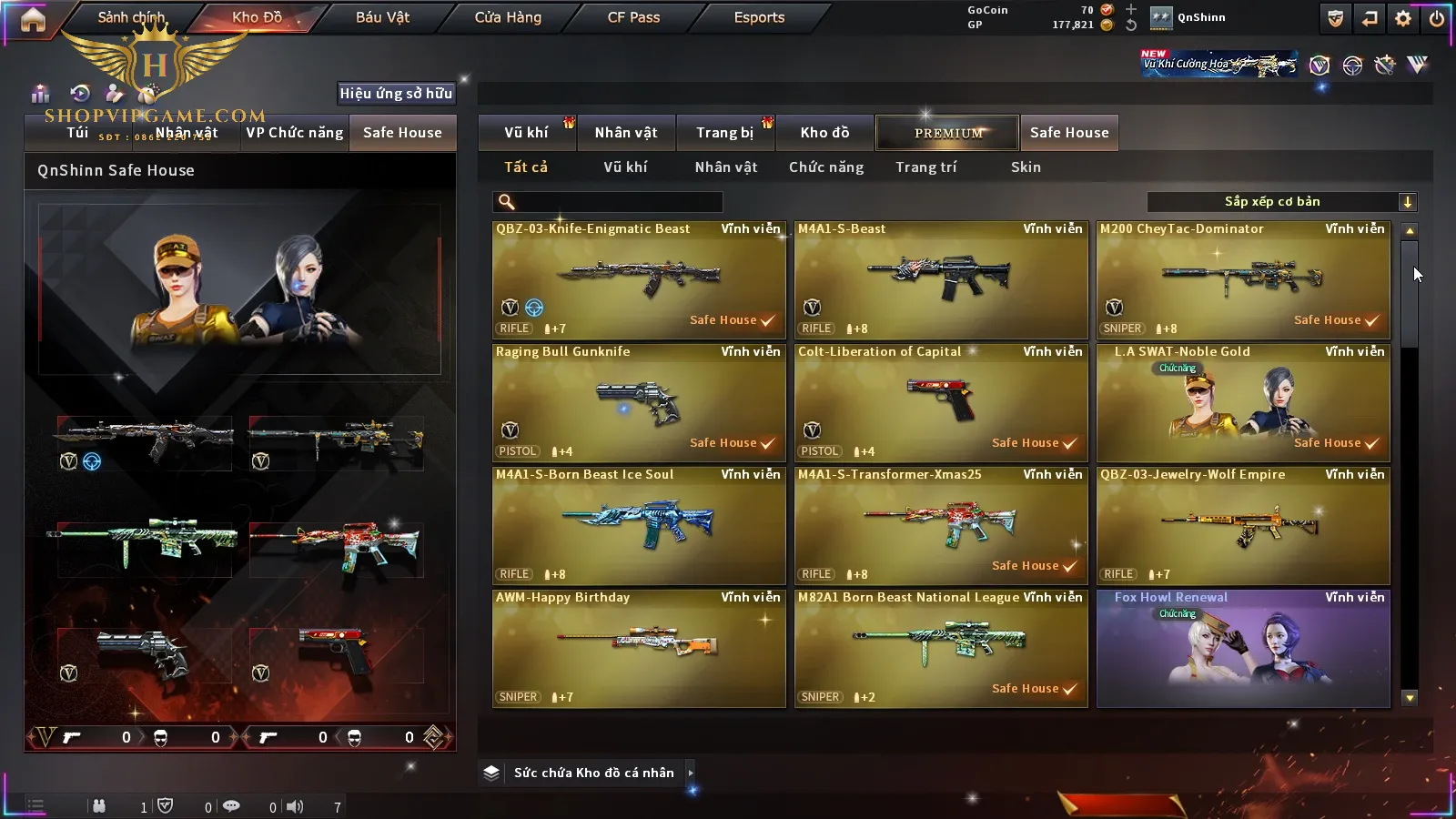This screenshot has width=1456, height=819.
Task: Open the settings gear icon
Action: point(1403,18)
